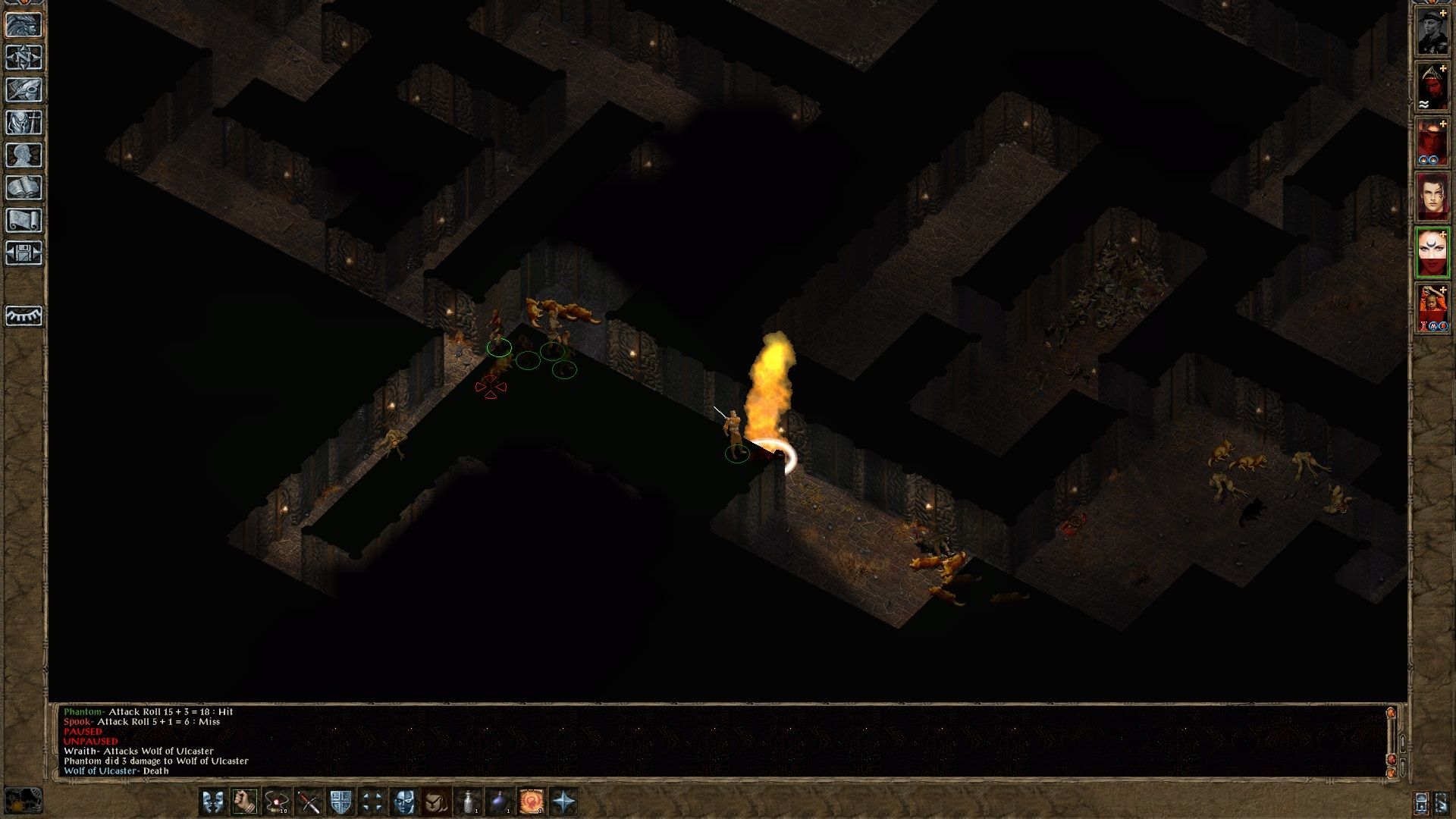Select the fist weapon slot
This screenshot has width=1456, height=819.
tap(244, 802)
